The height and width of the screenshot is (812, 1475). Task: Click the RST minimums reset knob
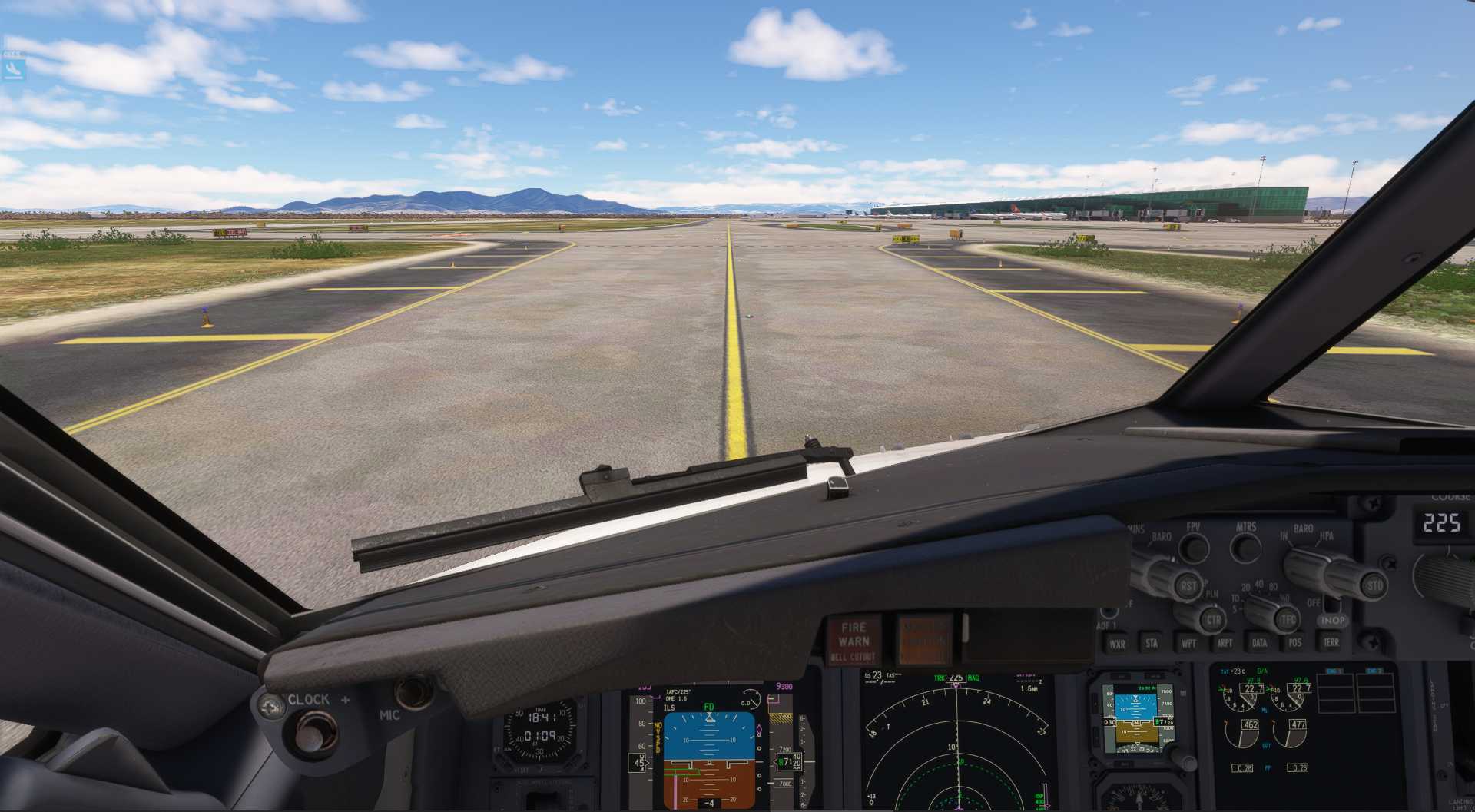coord(1188,585)
